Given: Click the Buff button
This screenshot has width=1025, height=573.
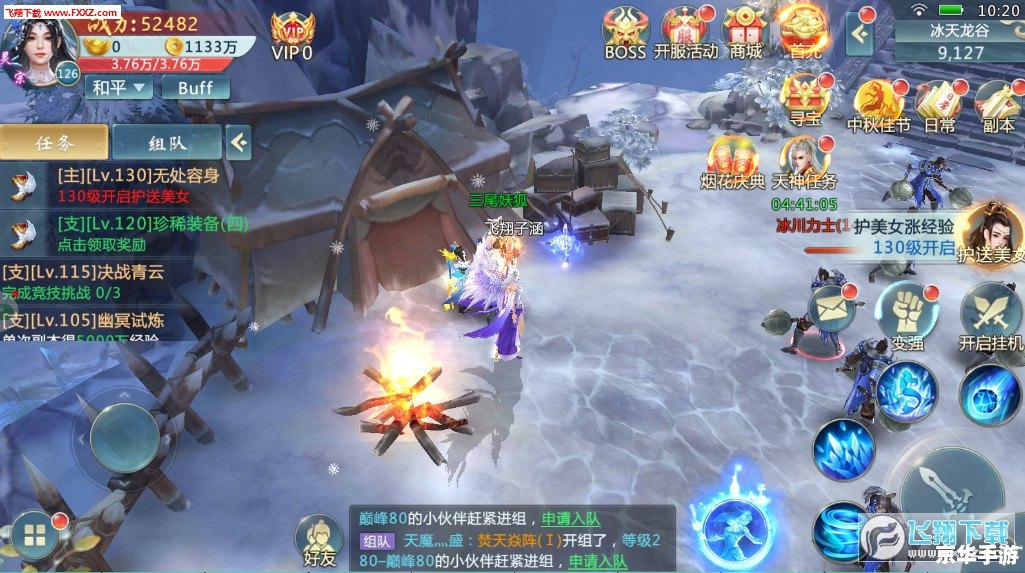Looking at the screenshot, I should click(x=196, y=87).
